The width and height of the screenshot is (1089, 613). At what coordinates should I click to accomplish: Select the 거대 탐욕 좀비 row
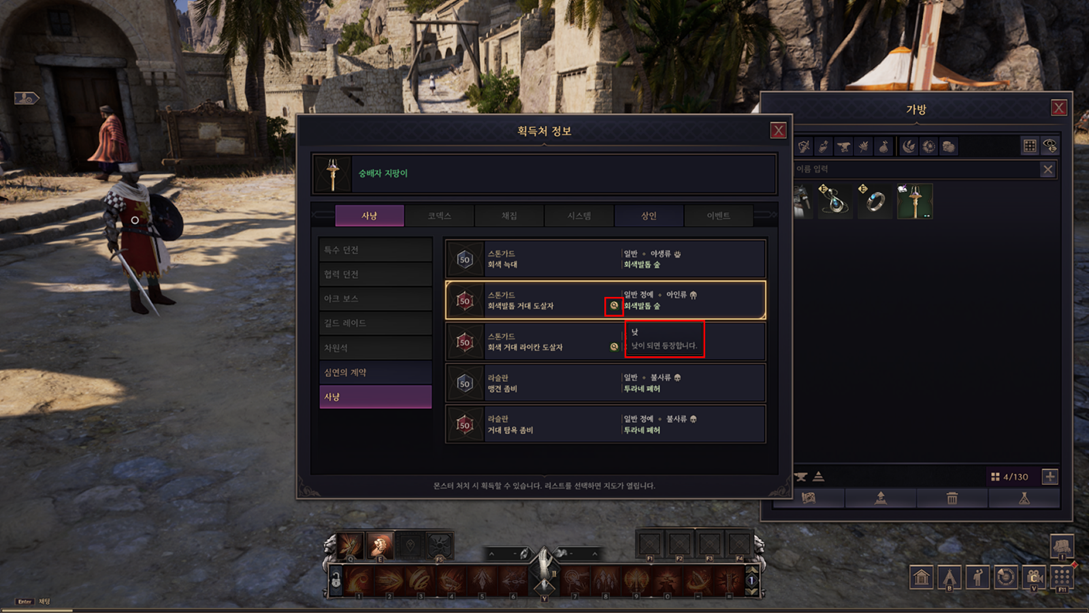(605, 424)
